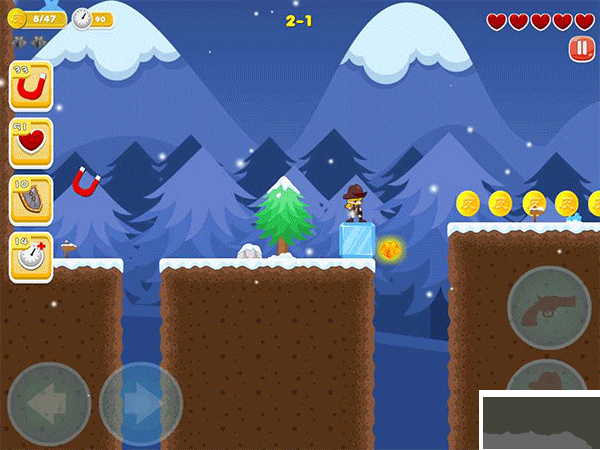This screenshot has width=600, height=450.
Task: Use the stopwatch extra time power-up
Action: coord(31,258)
